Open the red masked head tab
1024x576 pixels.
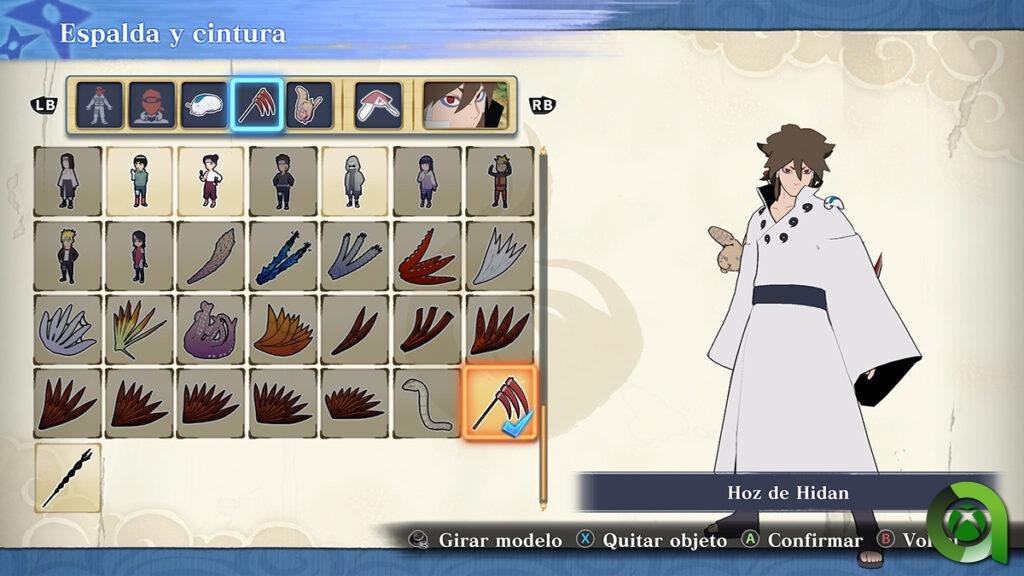[152, 104]
